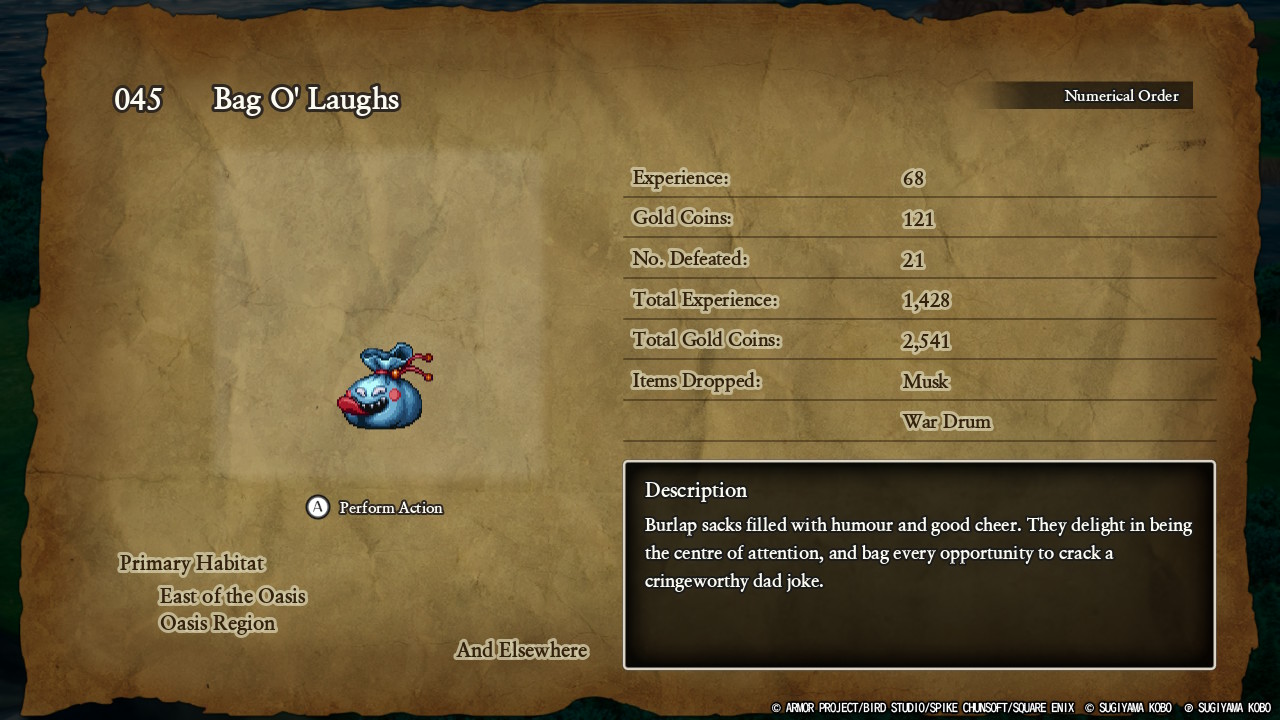Select the Bag O' Laughs monster sprite
Screen dimensions: 1280x720
click(384, 387)
